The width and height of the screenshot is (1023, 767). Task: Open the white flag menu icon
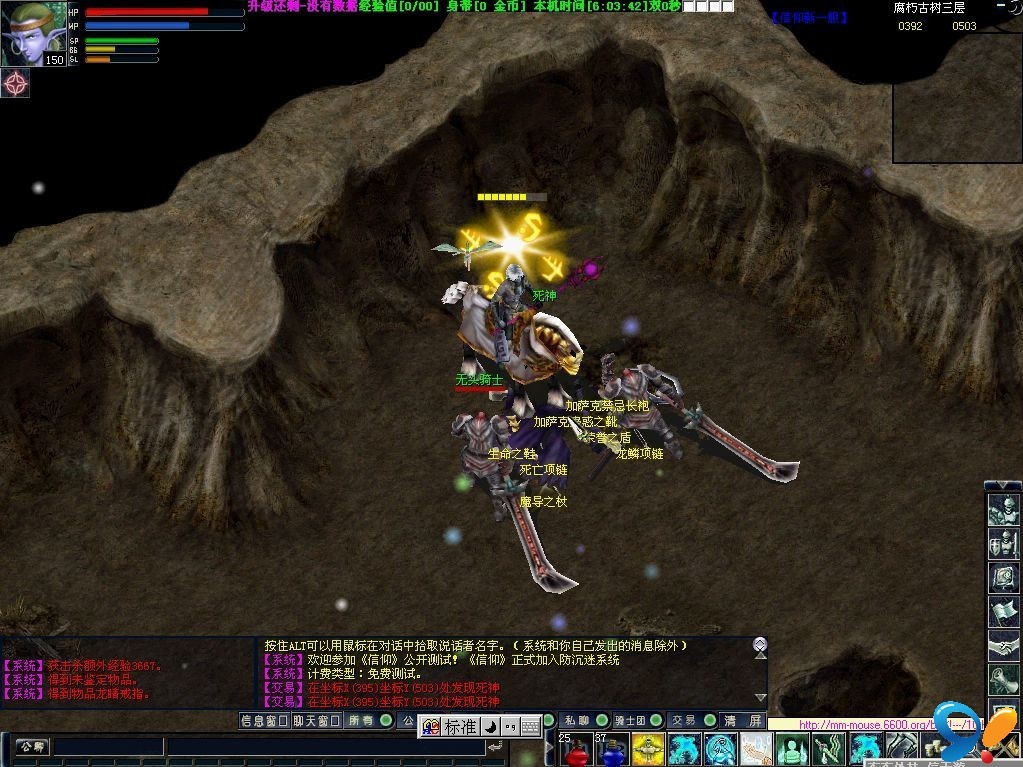tap(1003, 612)
